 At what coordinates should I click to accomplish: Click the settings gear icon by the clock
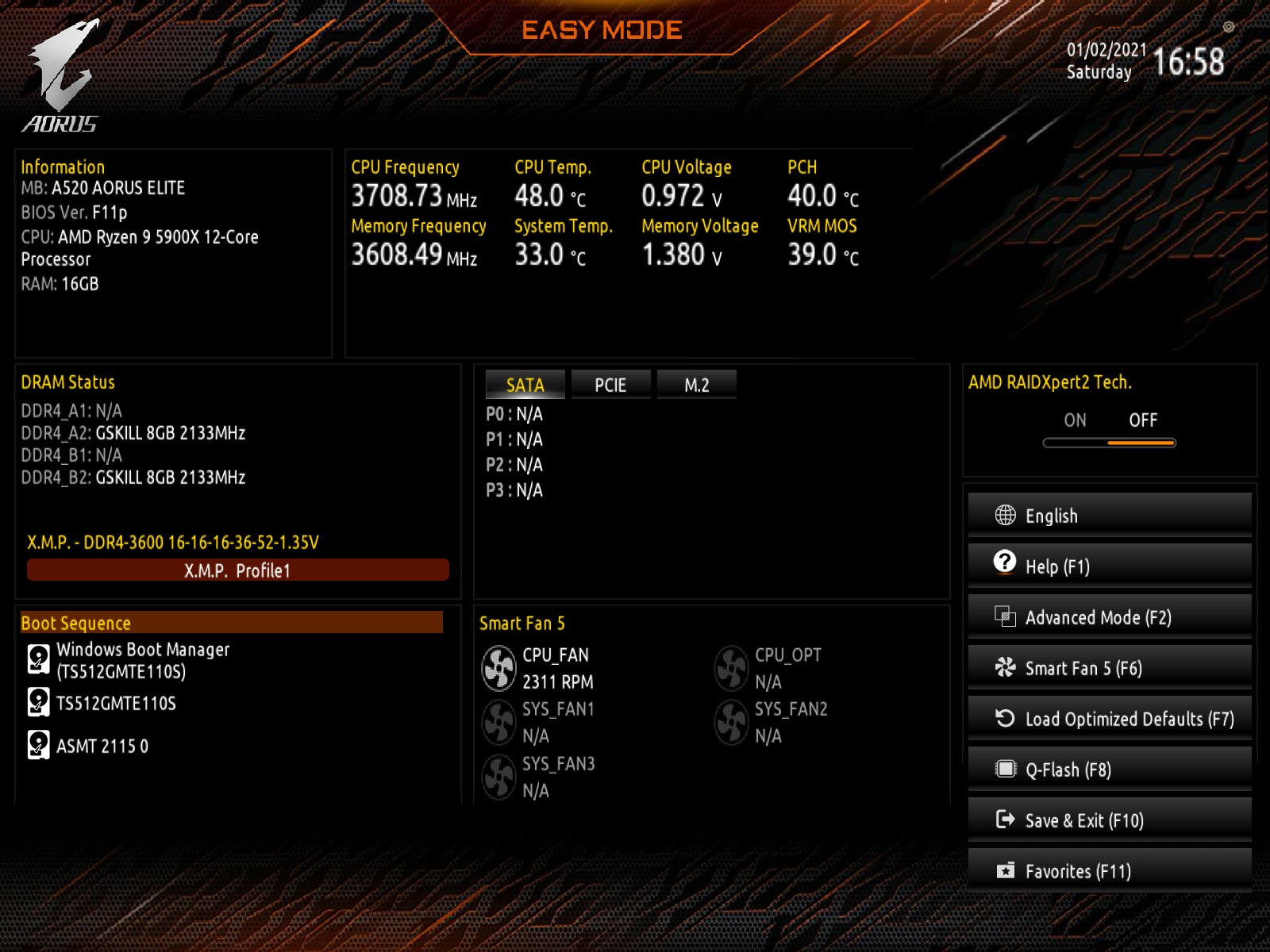click(1229, 27)
